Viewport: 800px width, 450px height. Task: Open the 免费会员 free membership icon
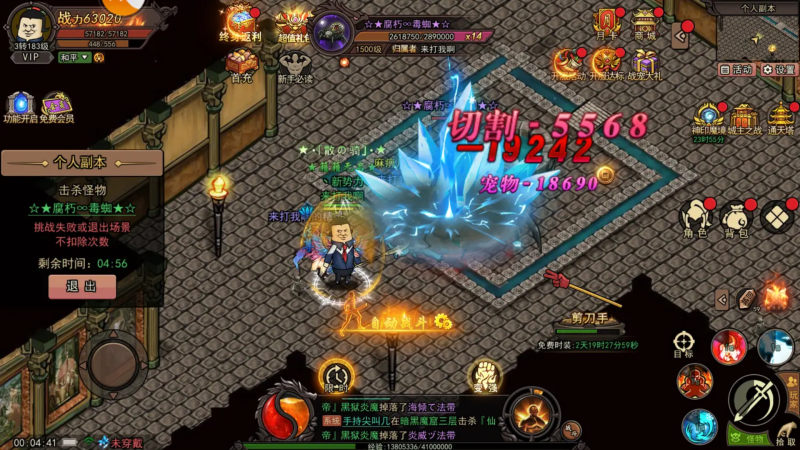click(56, 107)
